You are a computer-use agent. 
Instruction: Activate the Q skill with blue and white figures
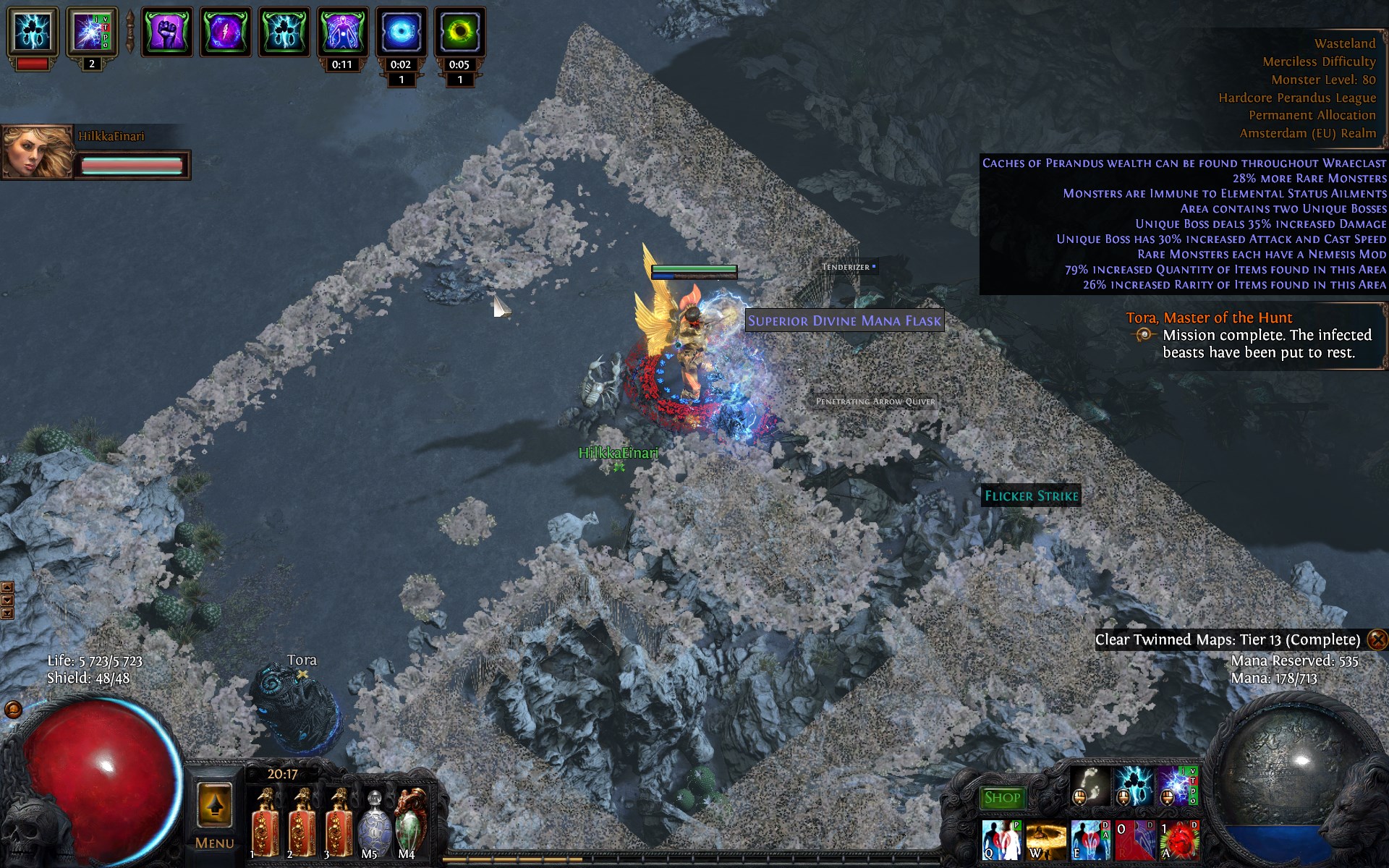tap(1001, 840)
